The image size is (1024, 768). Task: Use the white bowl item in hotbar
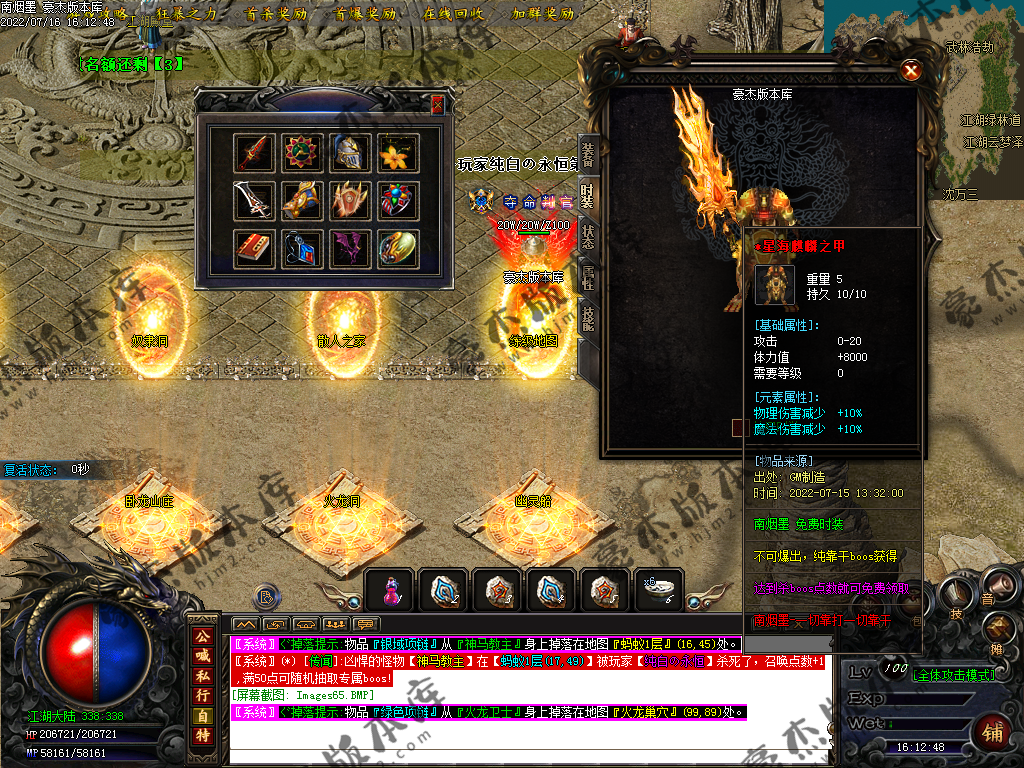click(659, 590)
